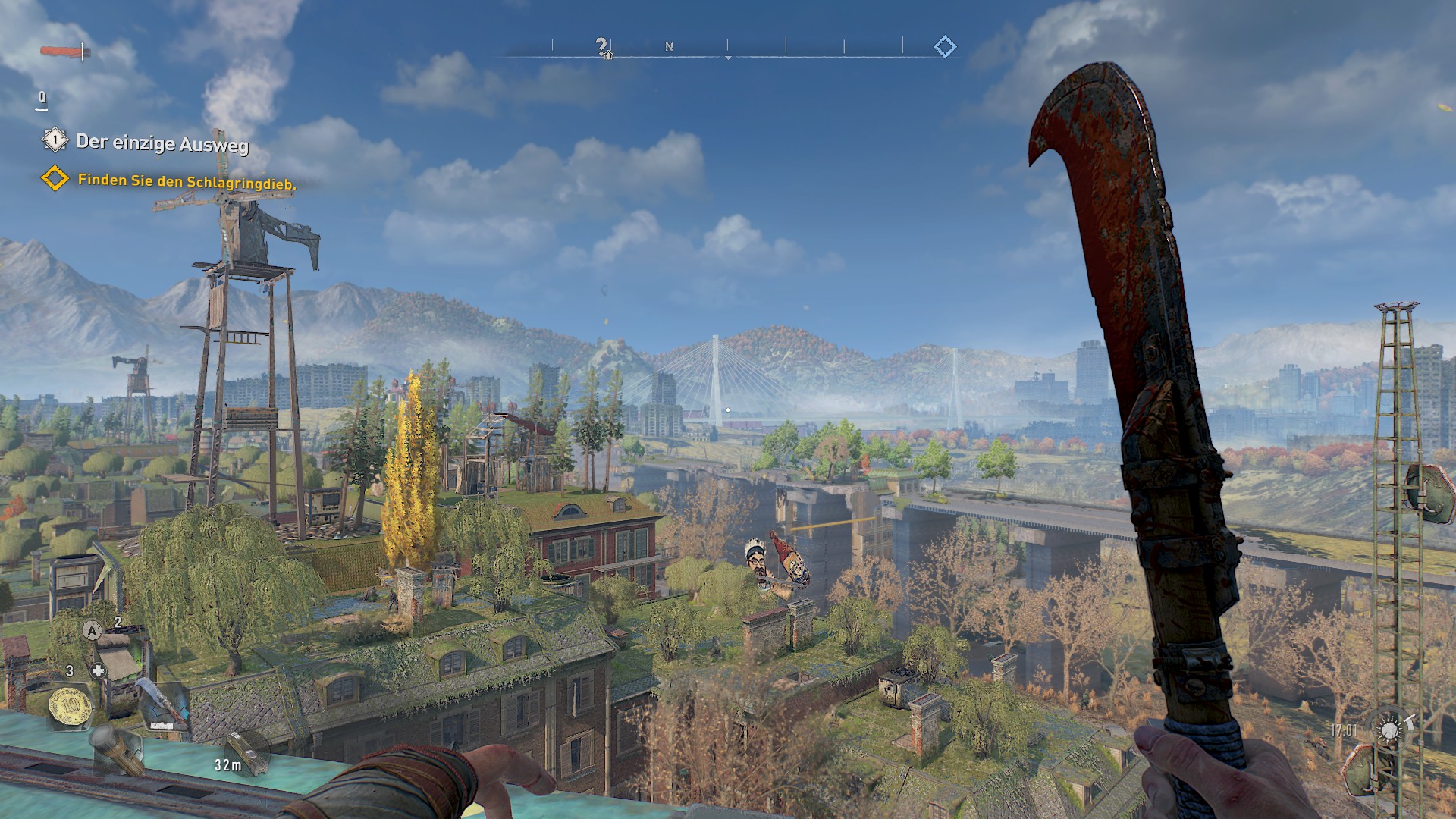Choose the machete weapon slot
Viewport: 1456px width, 819px height.
164,704
